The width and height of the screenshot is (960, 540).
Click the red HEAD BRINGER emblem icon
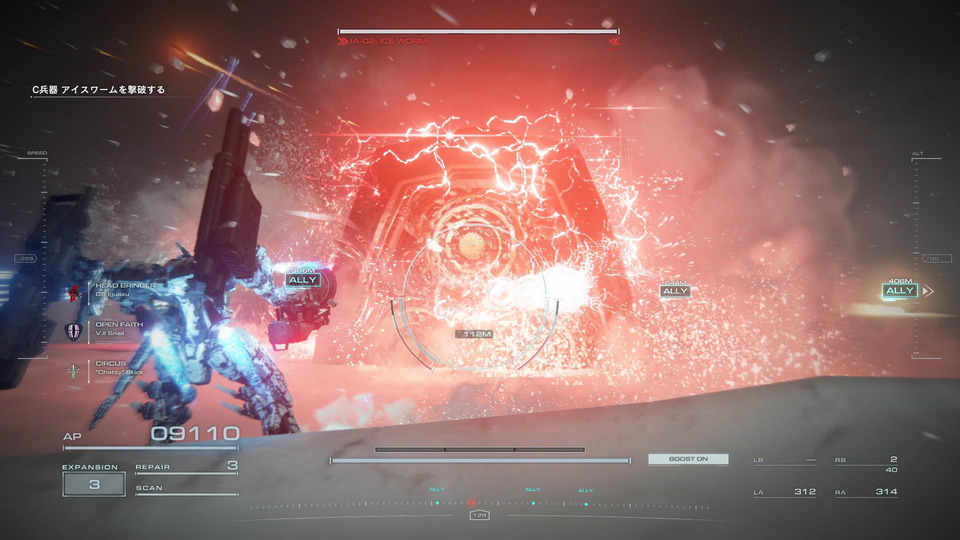point(74,292)
